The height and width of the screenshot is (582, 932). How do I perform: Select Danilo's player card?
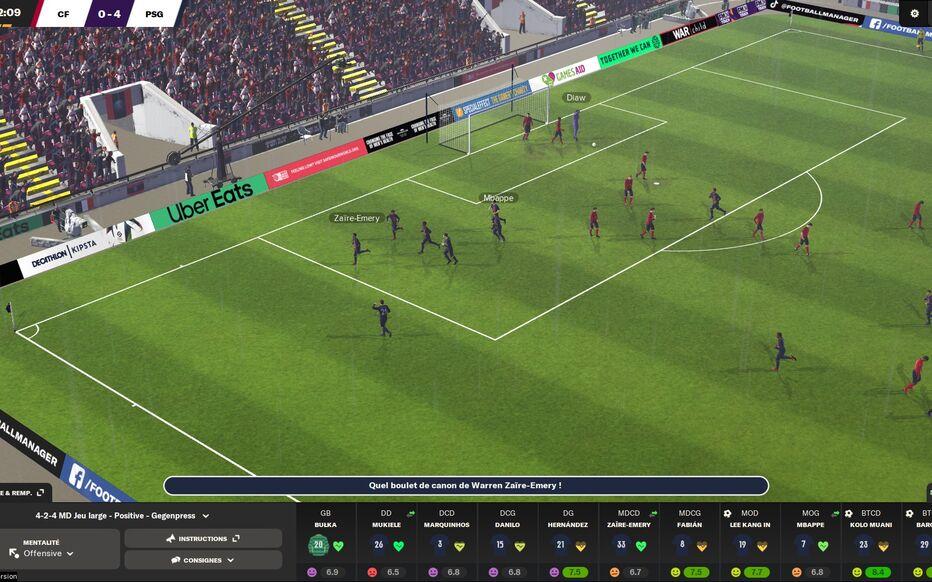tap(507, 541)
